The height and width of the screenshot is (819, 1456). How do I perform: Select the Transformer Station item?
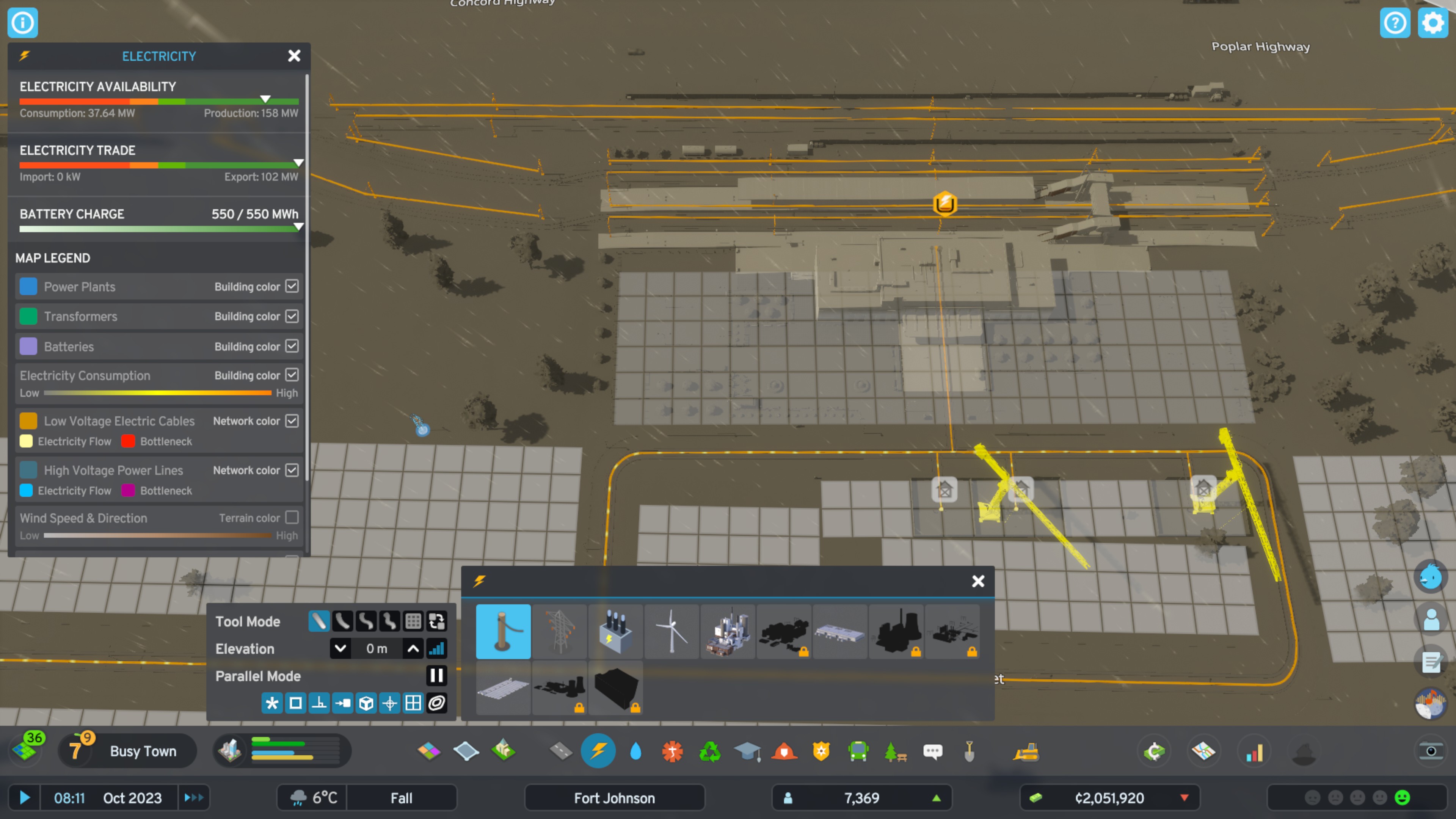pos(615,631)
